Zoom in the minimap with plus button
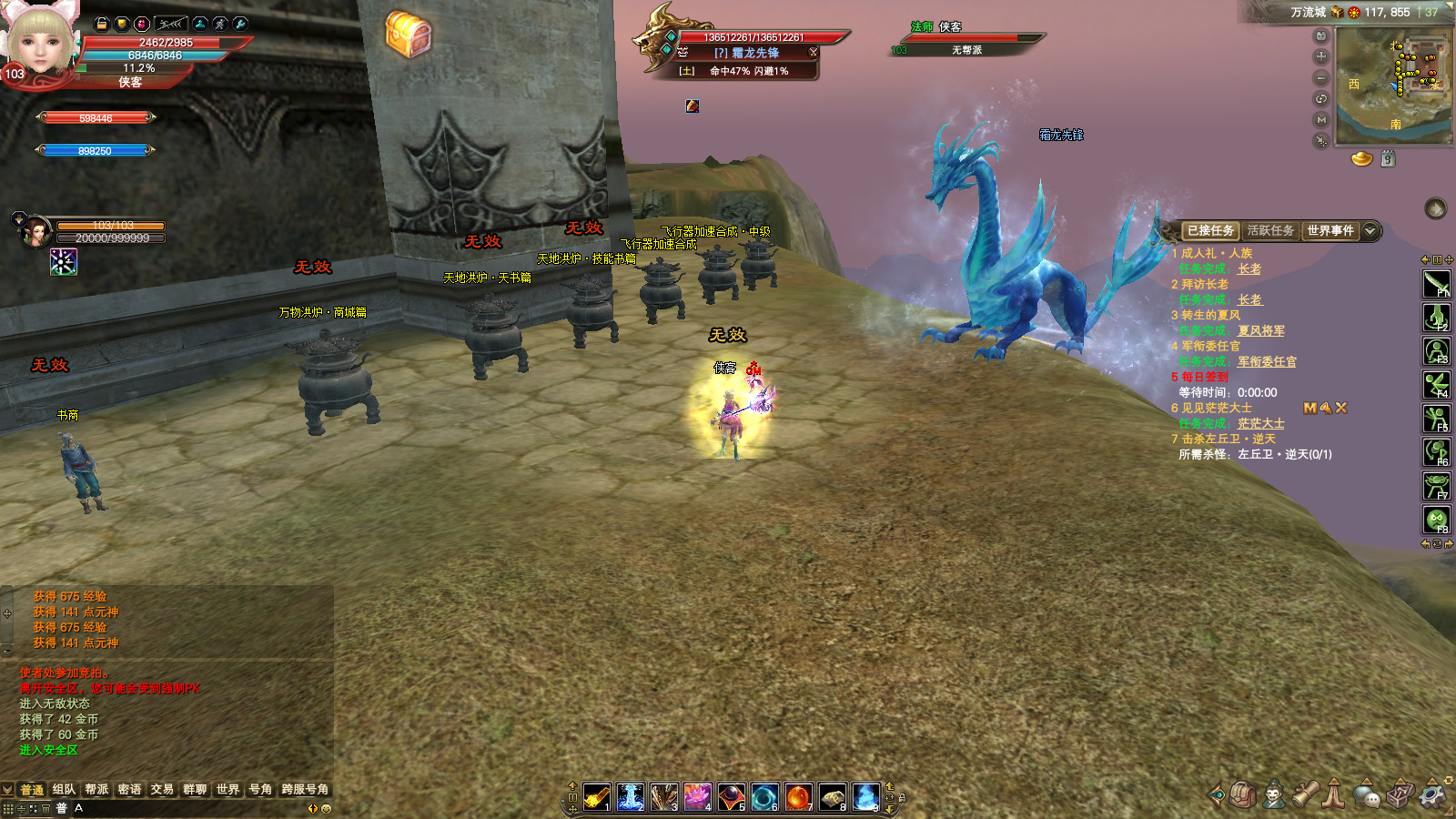This screenshot has height=819, width=1456. coord(1321,56)
